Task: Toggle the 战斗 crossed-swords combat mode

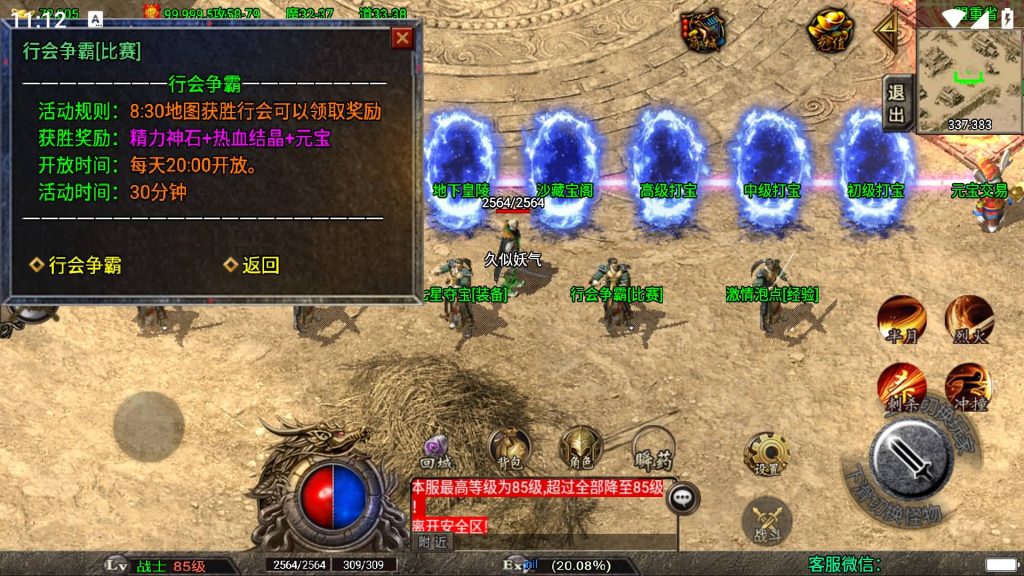Action: pos(767,520)
